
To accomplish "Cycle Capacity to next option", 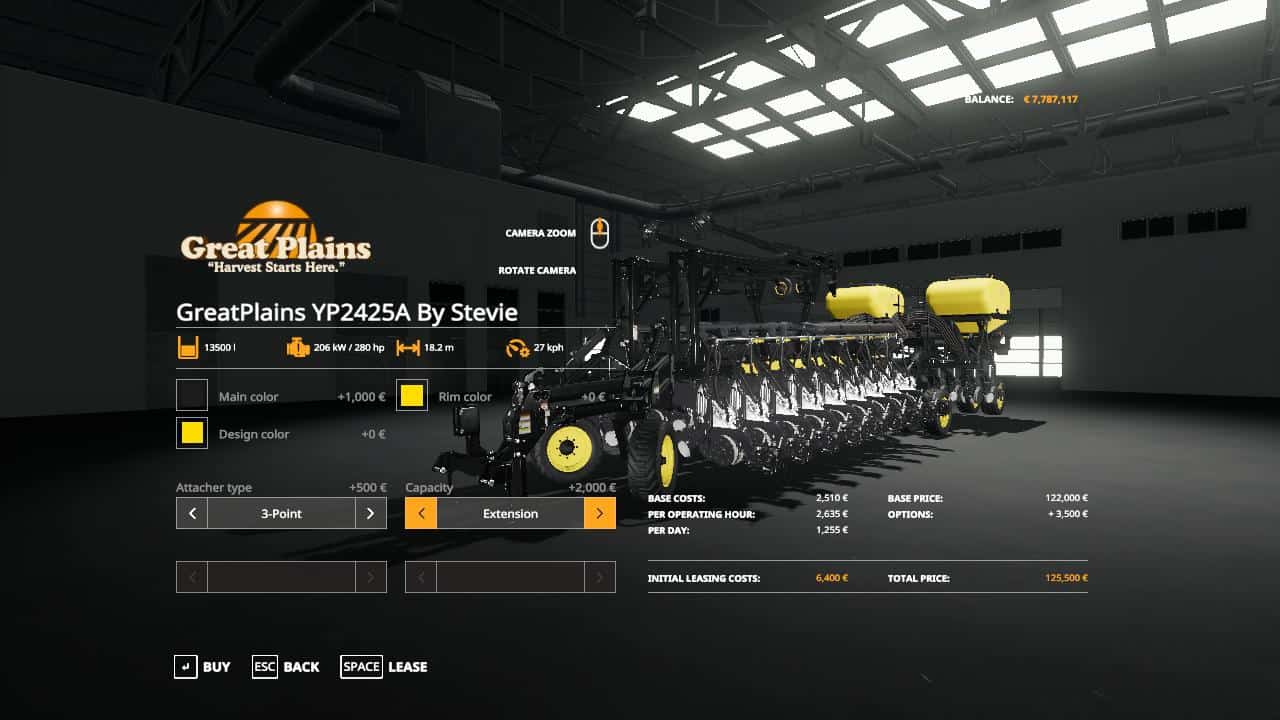I will (x=599, y=513).
